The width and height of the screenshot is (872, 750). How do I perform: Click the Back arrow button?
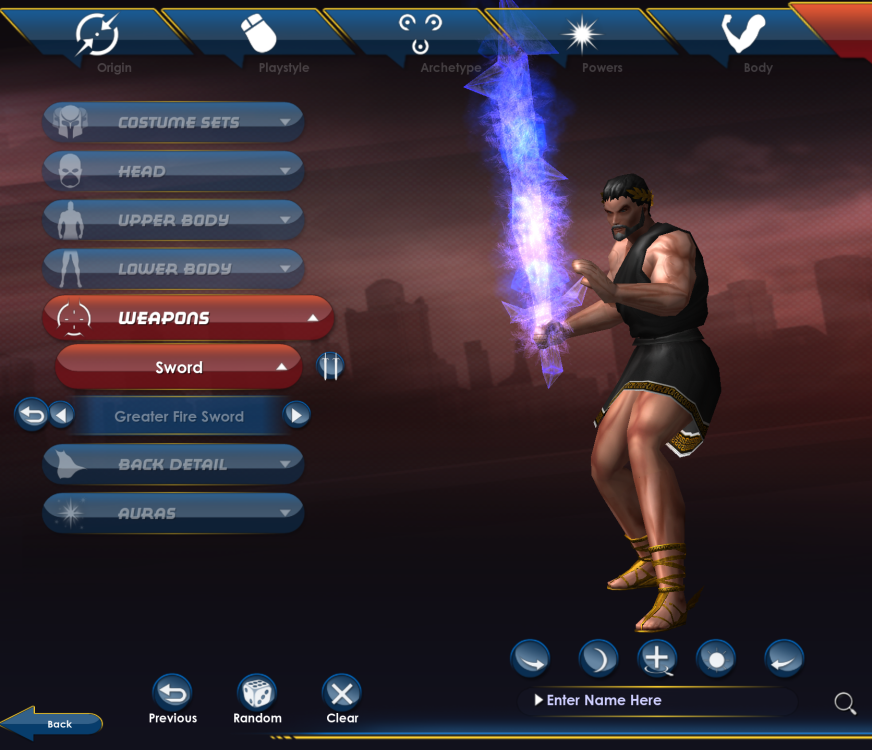[x=52, y=723]
